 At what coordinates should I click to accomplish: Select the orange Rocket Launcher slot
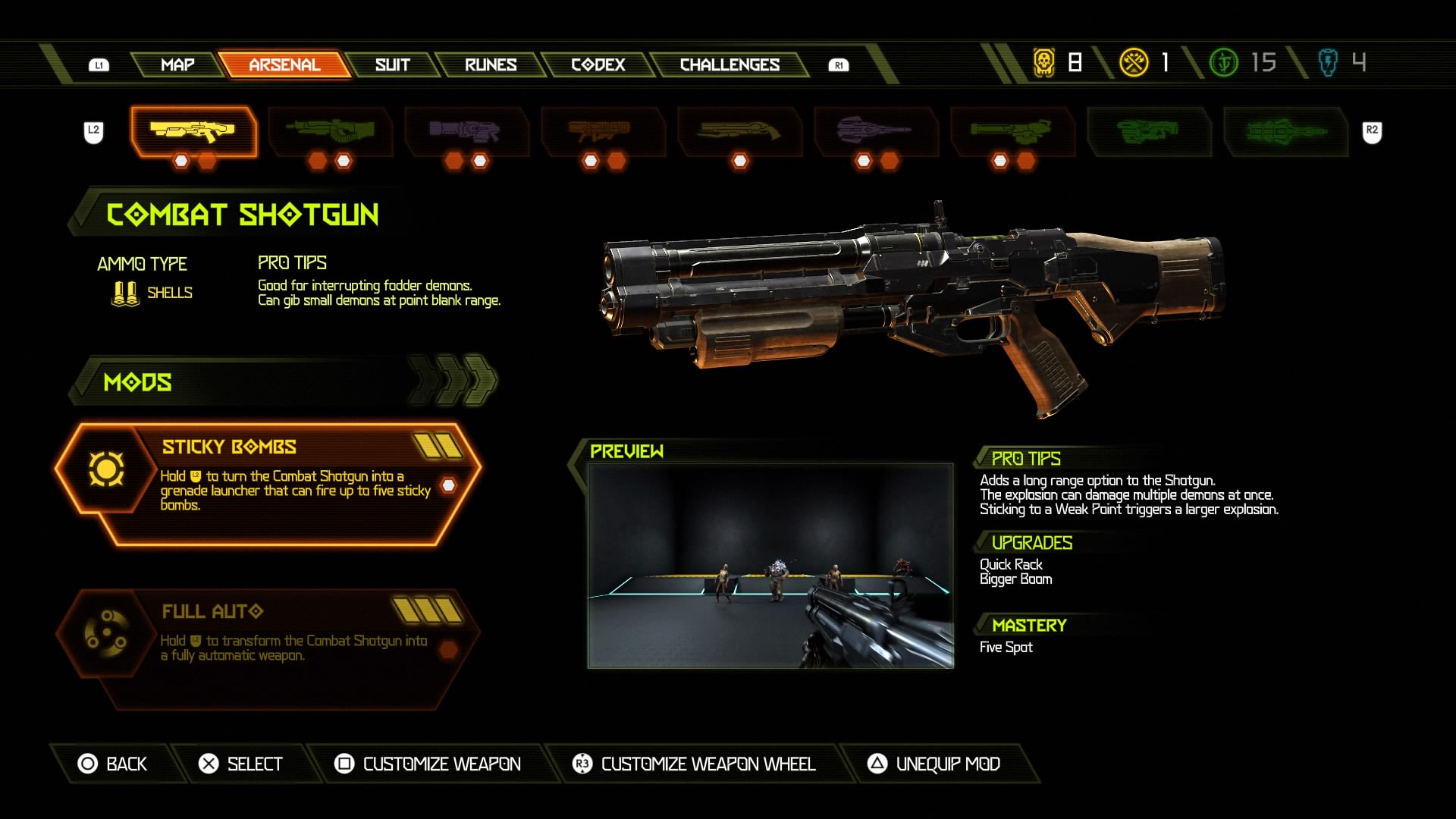click(602, 131)
